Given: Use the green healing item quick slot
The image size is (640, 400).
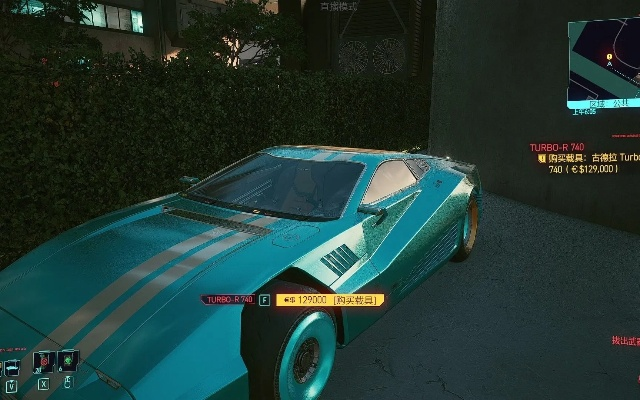Looking at the screenshot, I should click(x=68, y=359).
